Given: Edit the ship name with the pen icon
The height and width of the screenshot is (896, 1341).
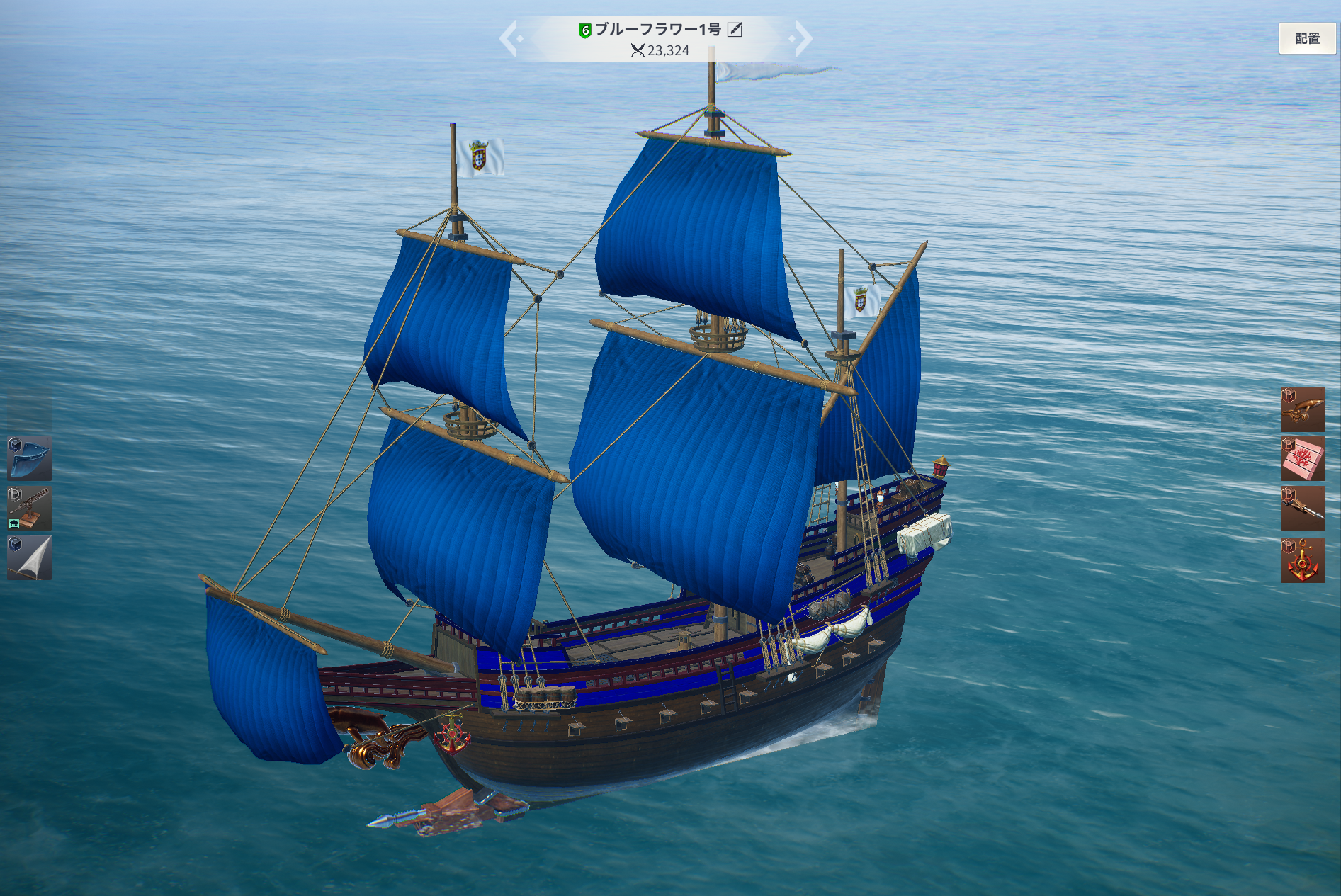Looking at the screenshot, I should (x=735, y=30).
